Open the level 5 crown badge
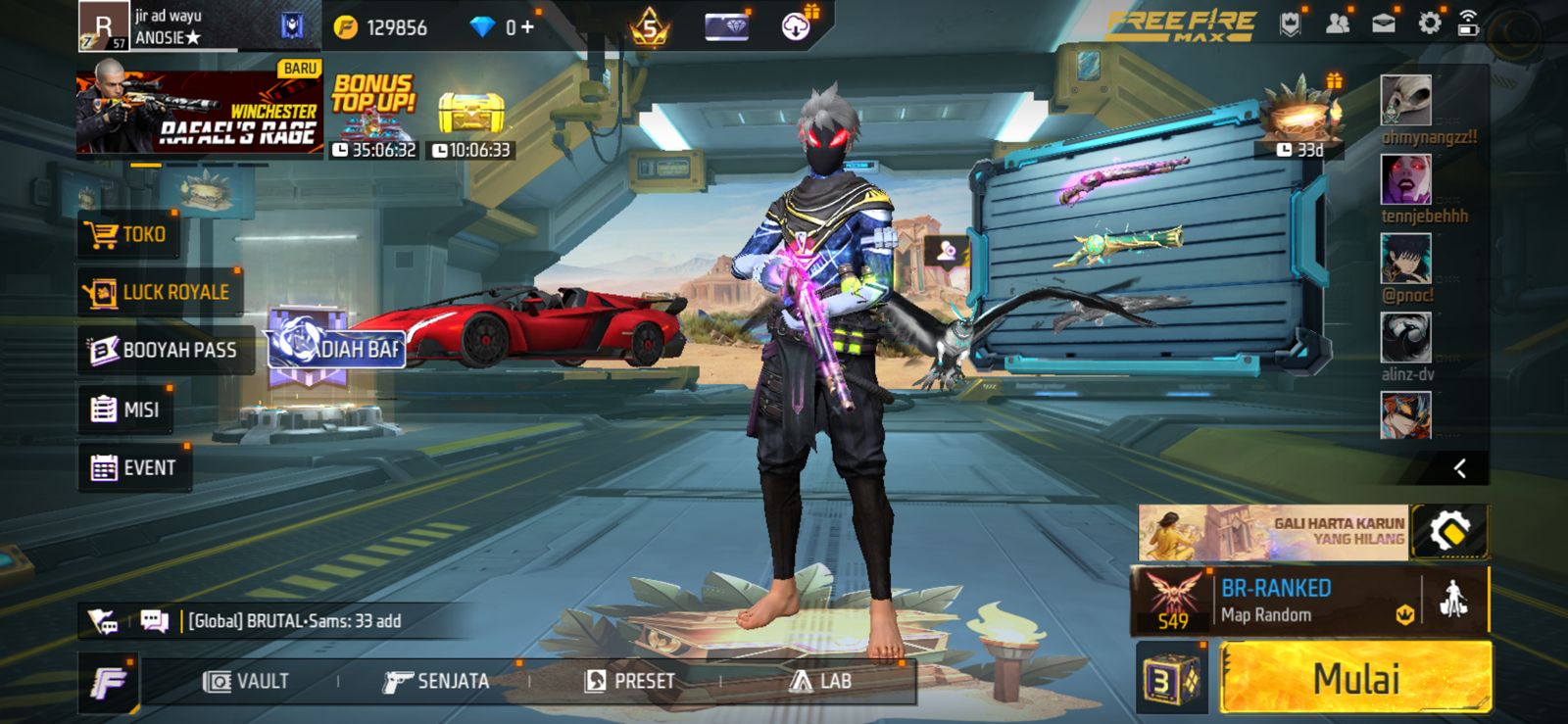 649,27
